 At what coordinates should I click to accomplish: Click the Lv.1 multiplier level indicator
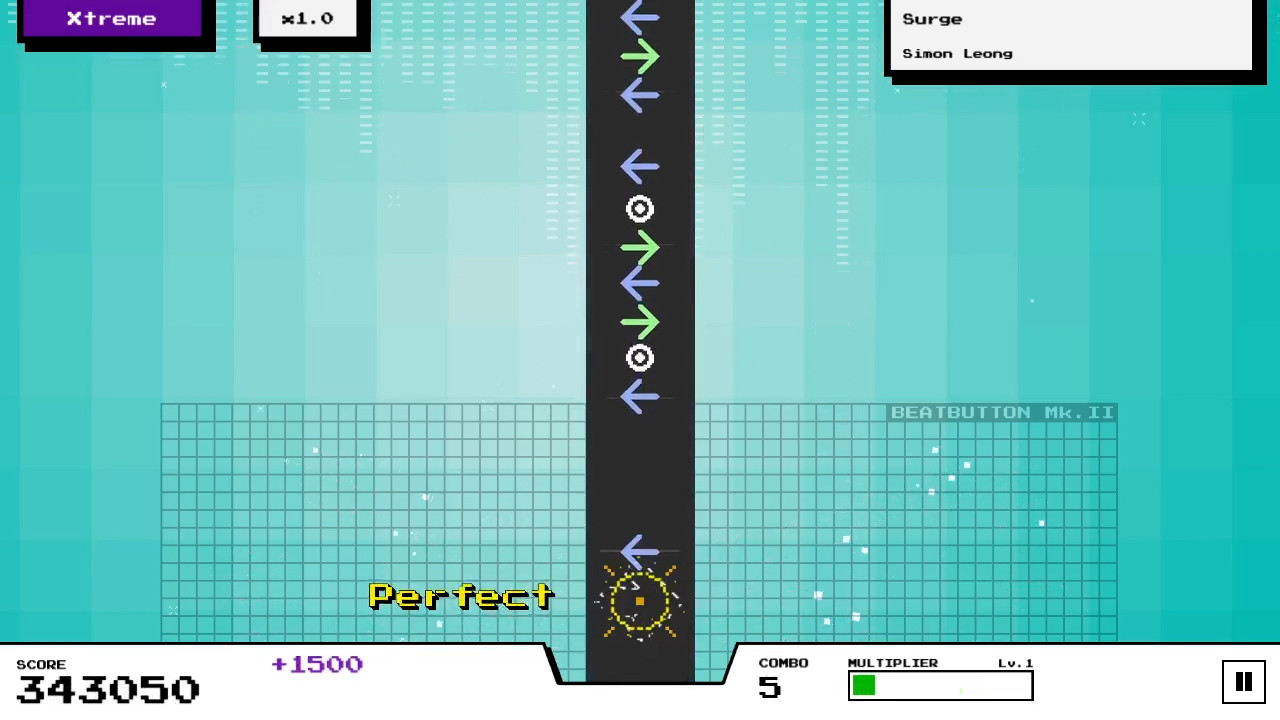[1015, 663]
